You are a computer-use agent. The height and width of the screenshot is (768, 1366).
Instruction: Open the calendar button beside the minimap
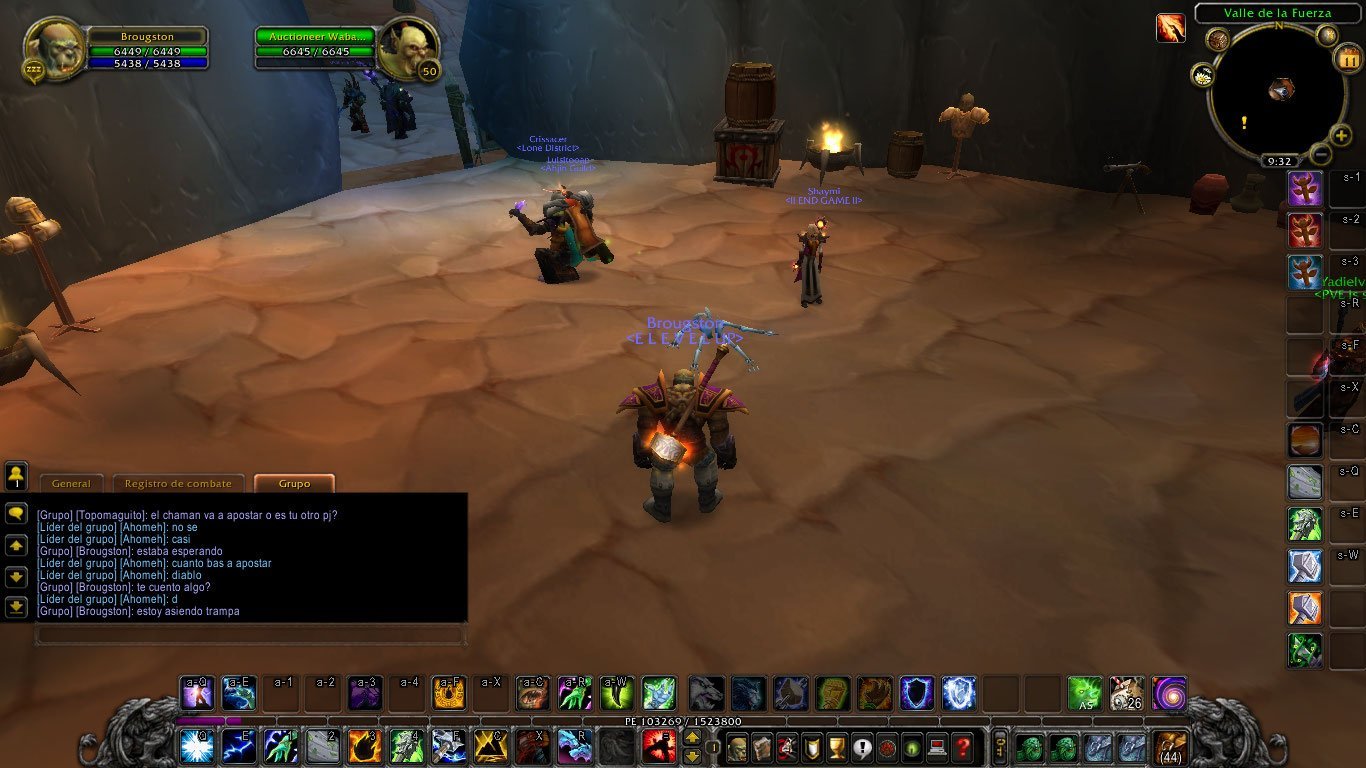(1347, 58)
